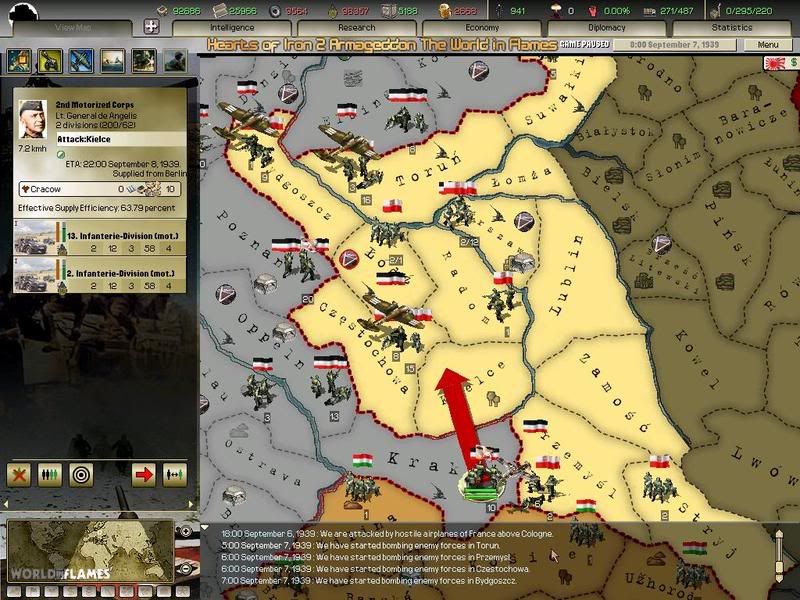Switch to the Research tab
The height and width of the screenshot is (600, 800).
357,28
